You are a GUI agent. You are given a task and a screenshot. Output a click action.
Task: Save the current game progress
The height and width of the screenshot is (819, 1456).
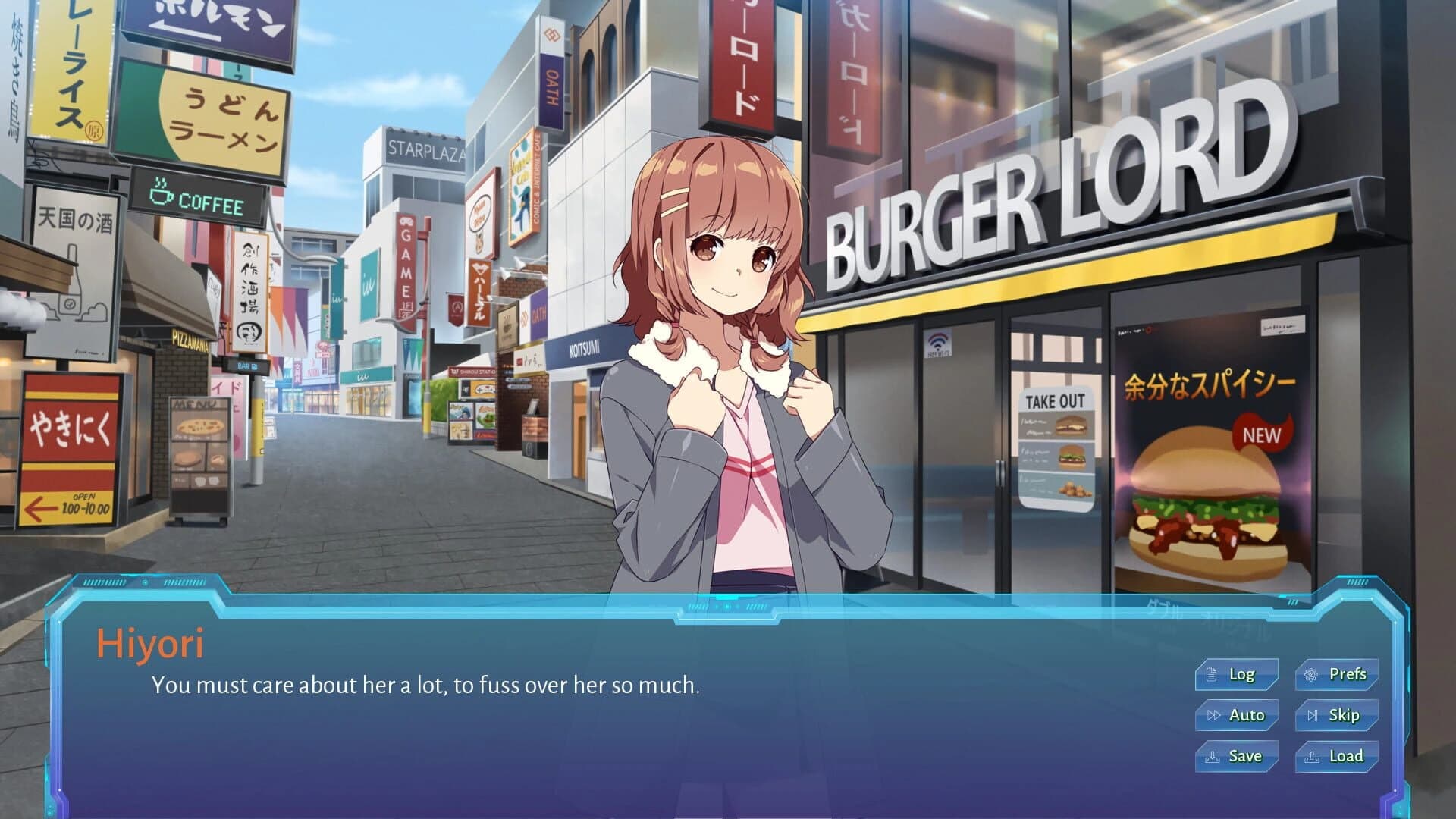[1236, 755]
